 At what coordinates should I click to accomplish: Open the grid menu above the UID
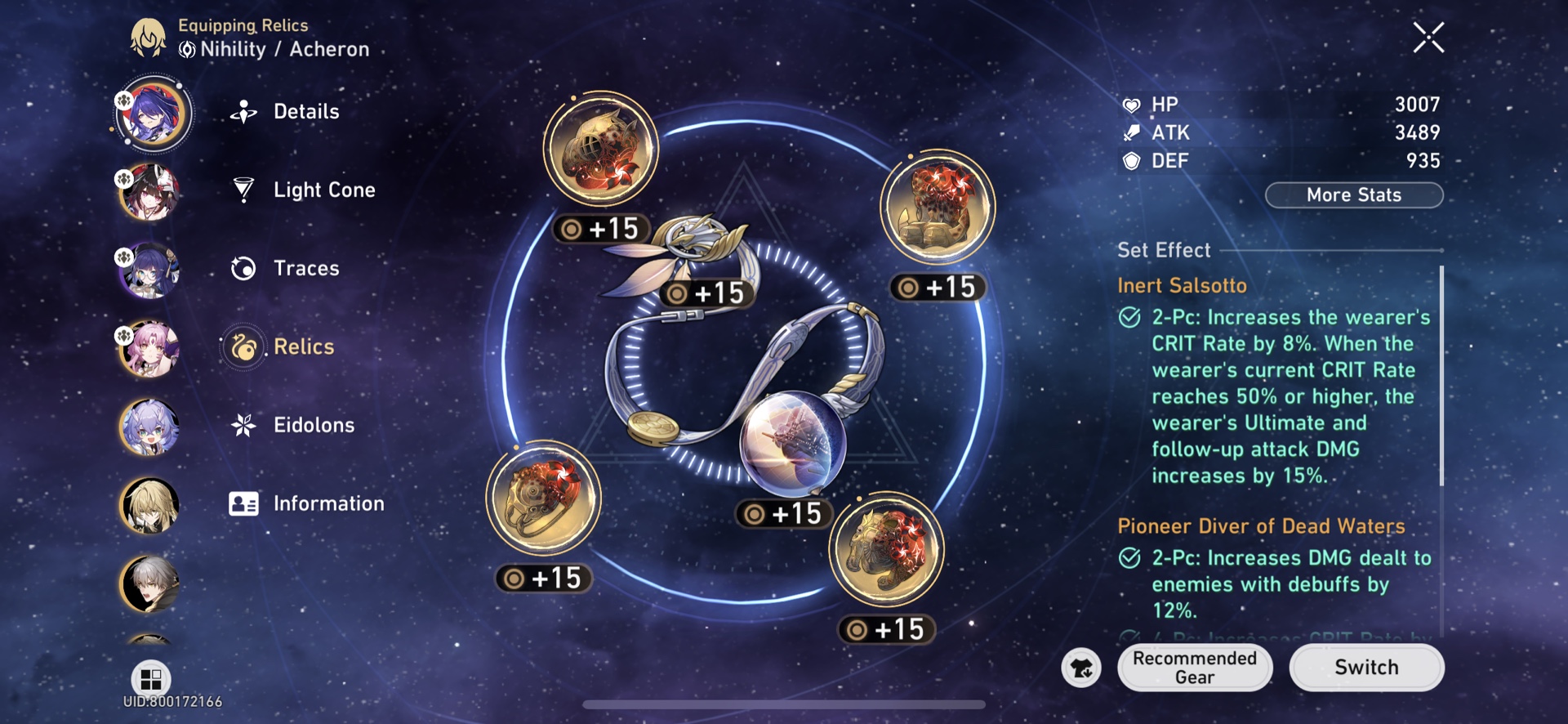tap(149, 679)
